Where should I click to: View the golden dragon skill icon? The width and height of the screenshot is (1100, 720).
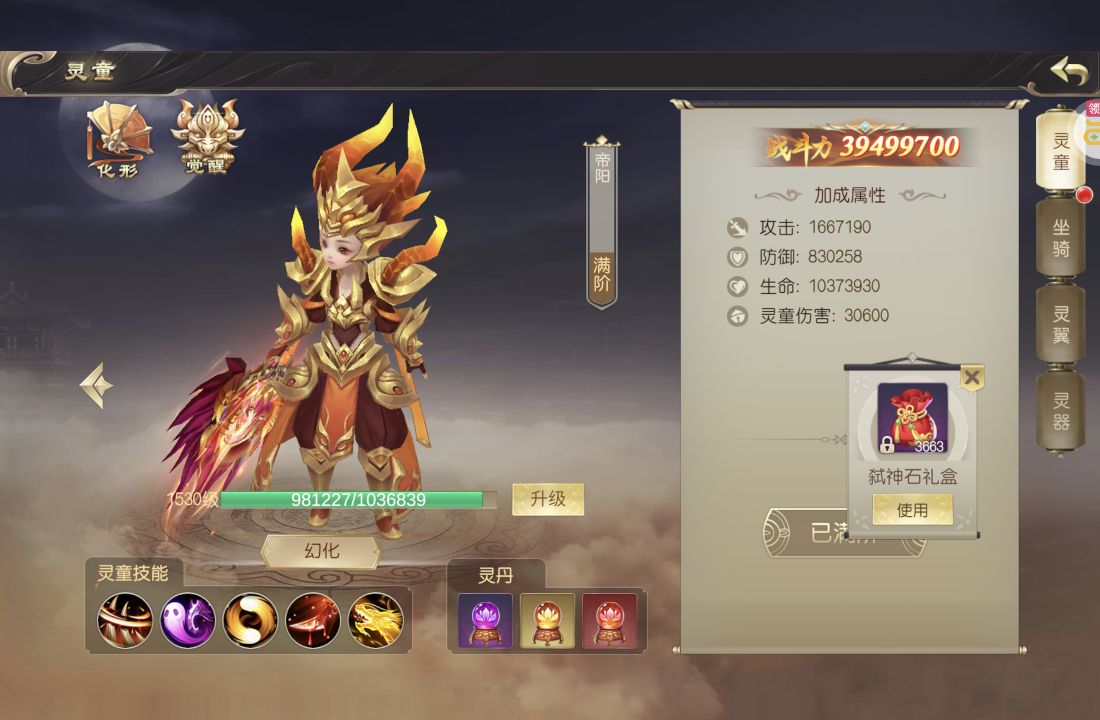pyautogui.click(x=375, y=620)
